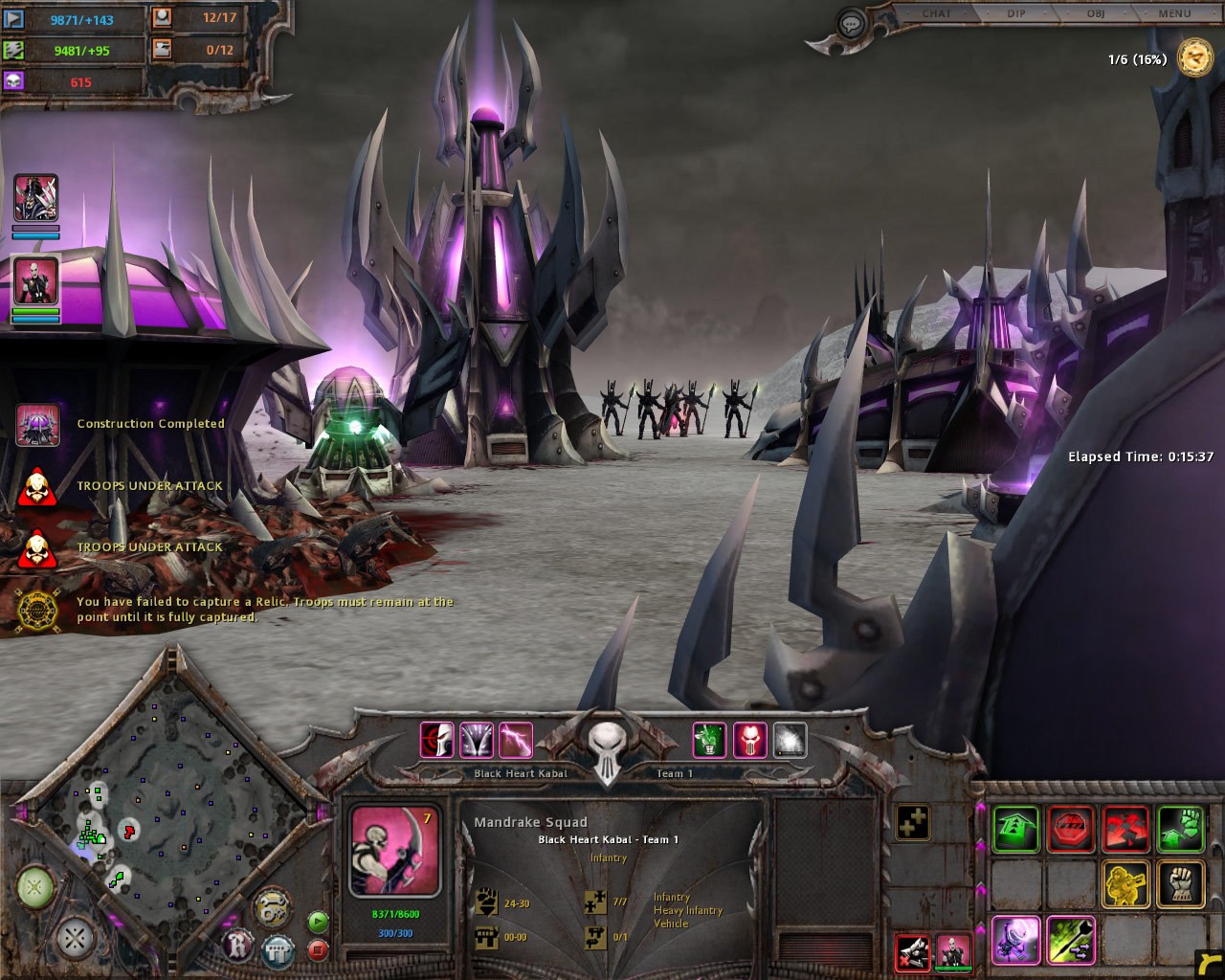Open the Dip diplomacy tab
Image resolution: width=1225 pixels, height=980 pixels.
(1016, 14)
